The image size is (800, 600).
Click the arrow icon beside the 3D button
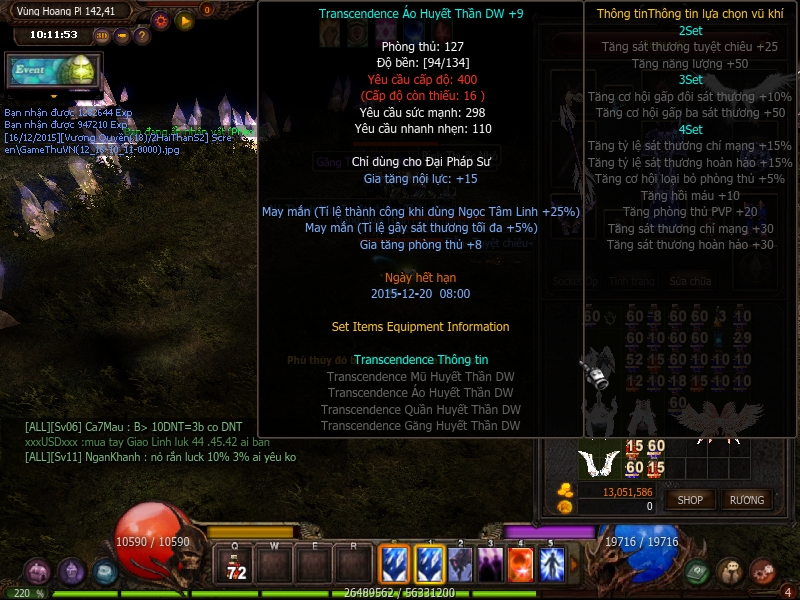[122, 35]
